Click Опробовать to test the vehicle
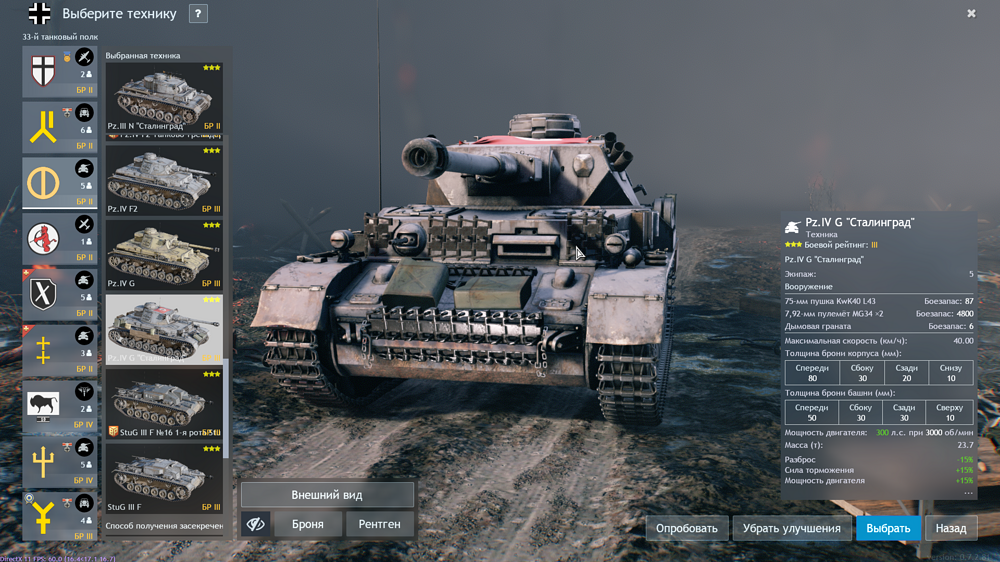Screen dimensions: 1000x562 (x=687, y=528)
